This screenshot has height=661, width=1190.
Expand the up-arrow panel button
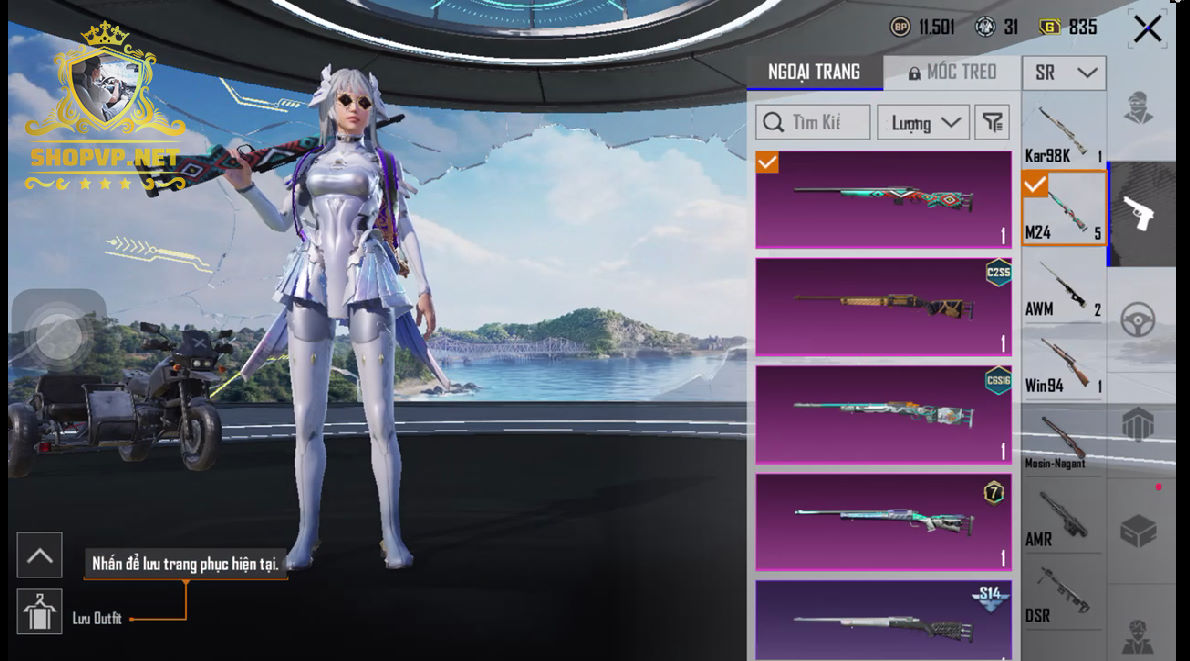click(40, 555)
